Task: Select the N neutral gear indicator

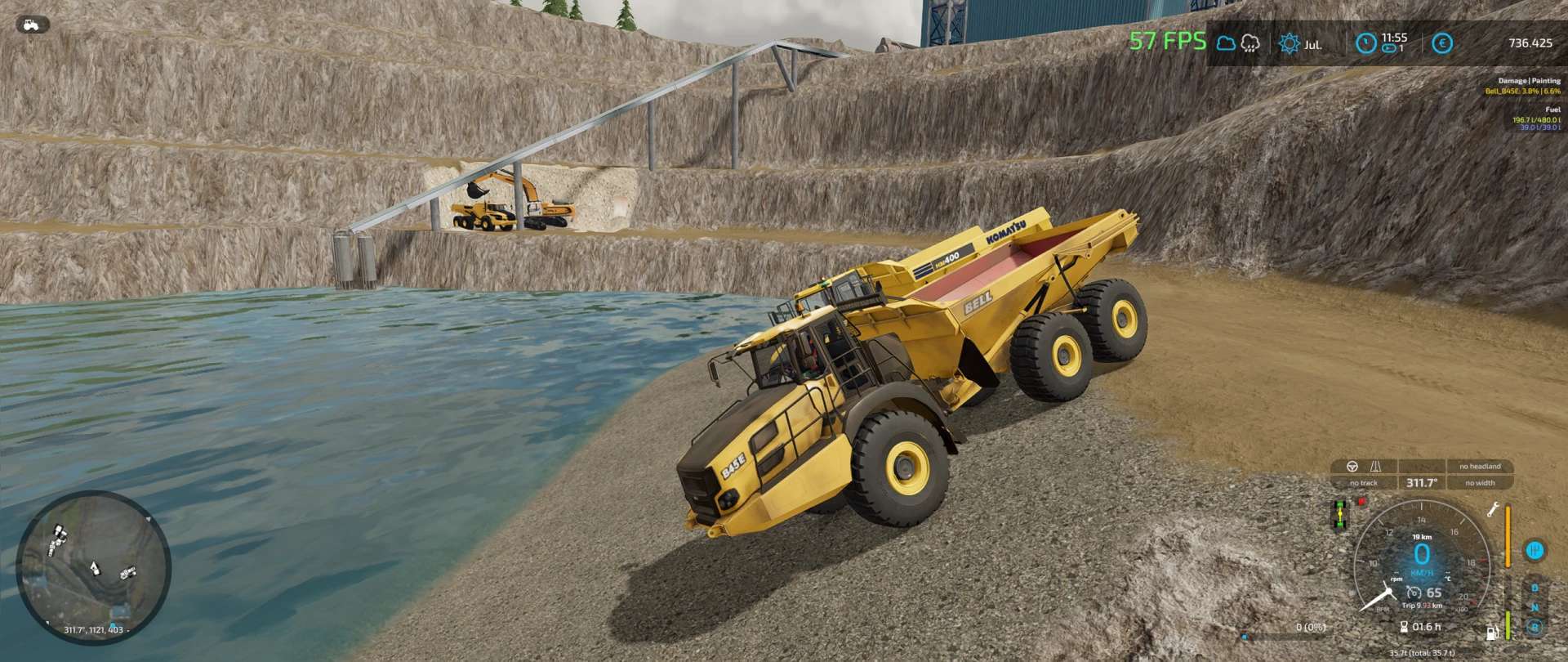Action: (1535, 607)
